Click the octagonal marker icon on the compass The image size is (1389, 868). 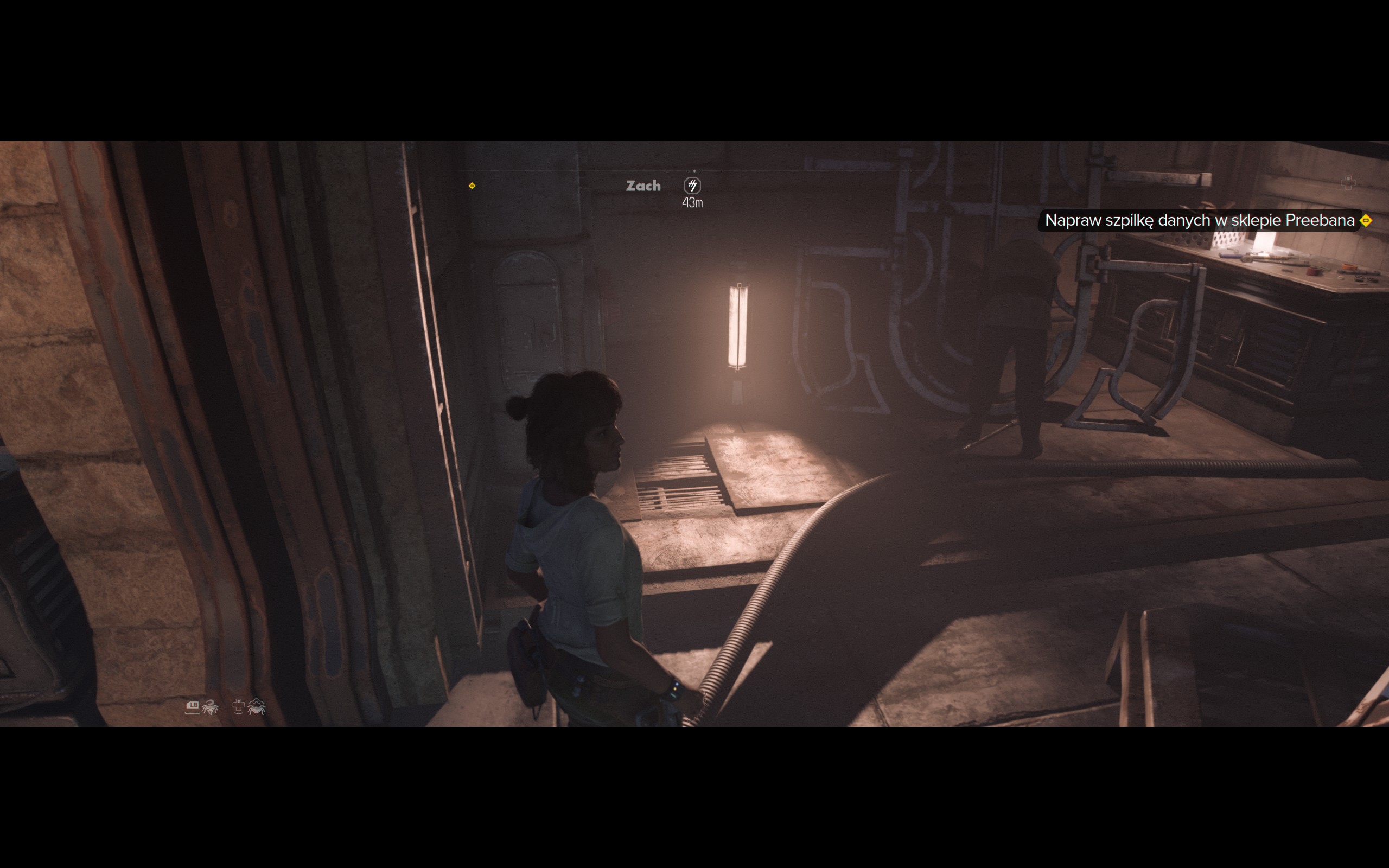coord(692,186)
